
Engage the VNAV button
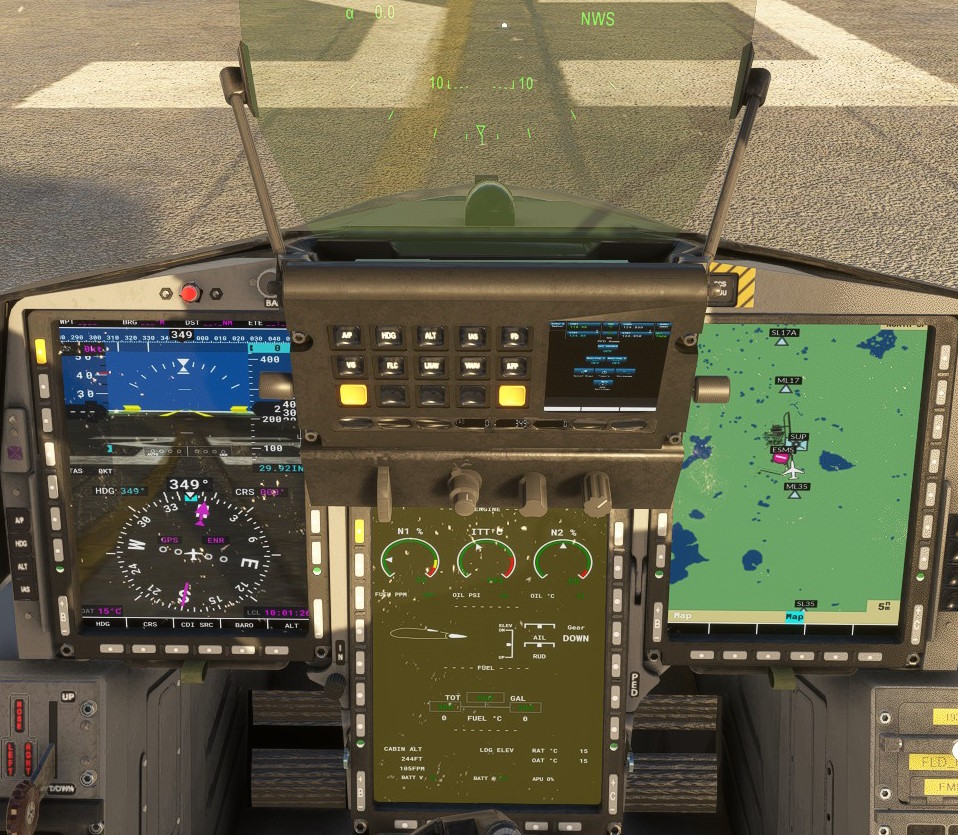coord(472,366)
